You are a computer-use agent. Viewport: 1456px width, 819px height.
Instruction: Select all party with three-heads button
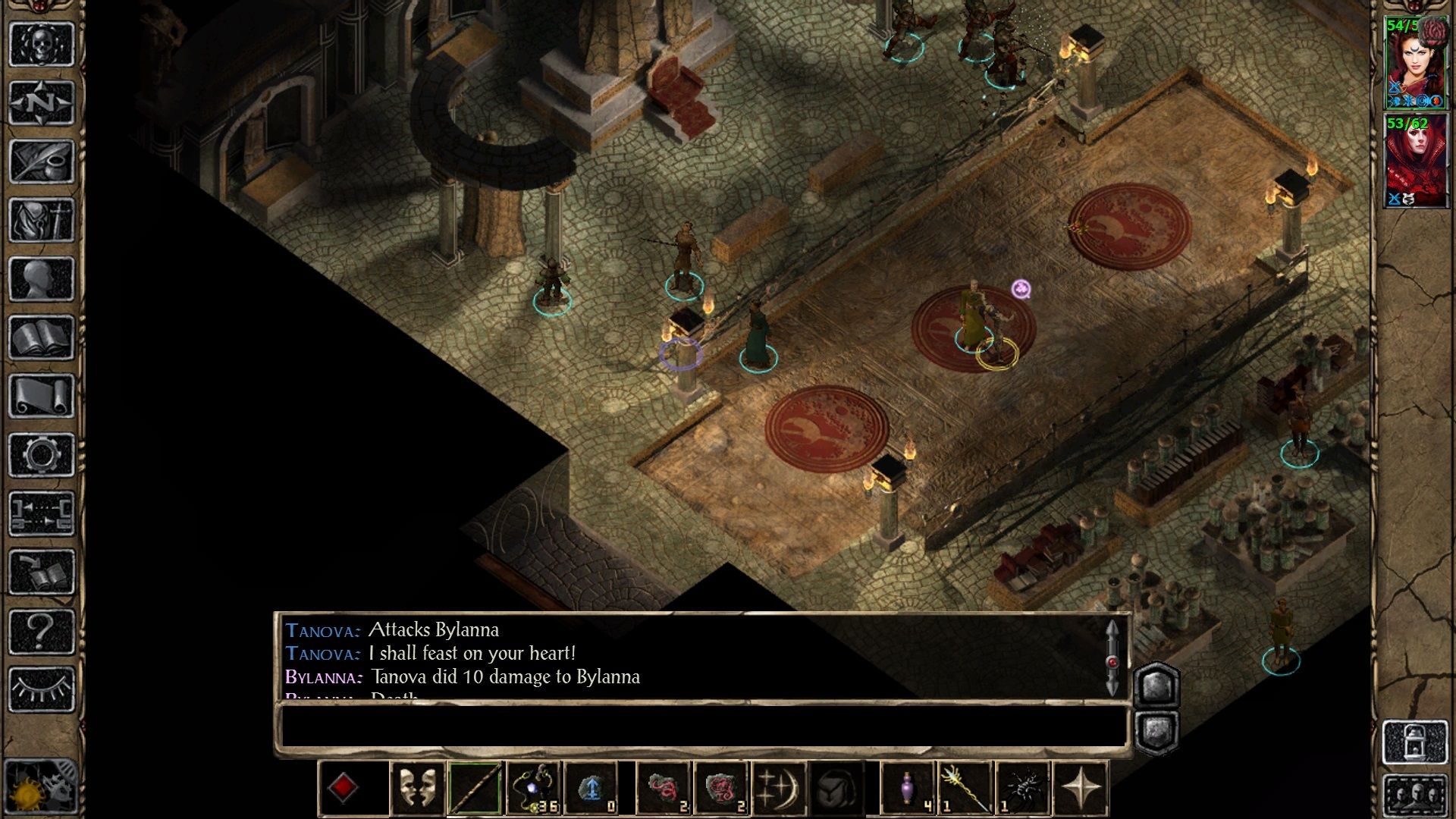coord(1415,798)
